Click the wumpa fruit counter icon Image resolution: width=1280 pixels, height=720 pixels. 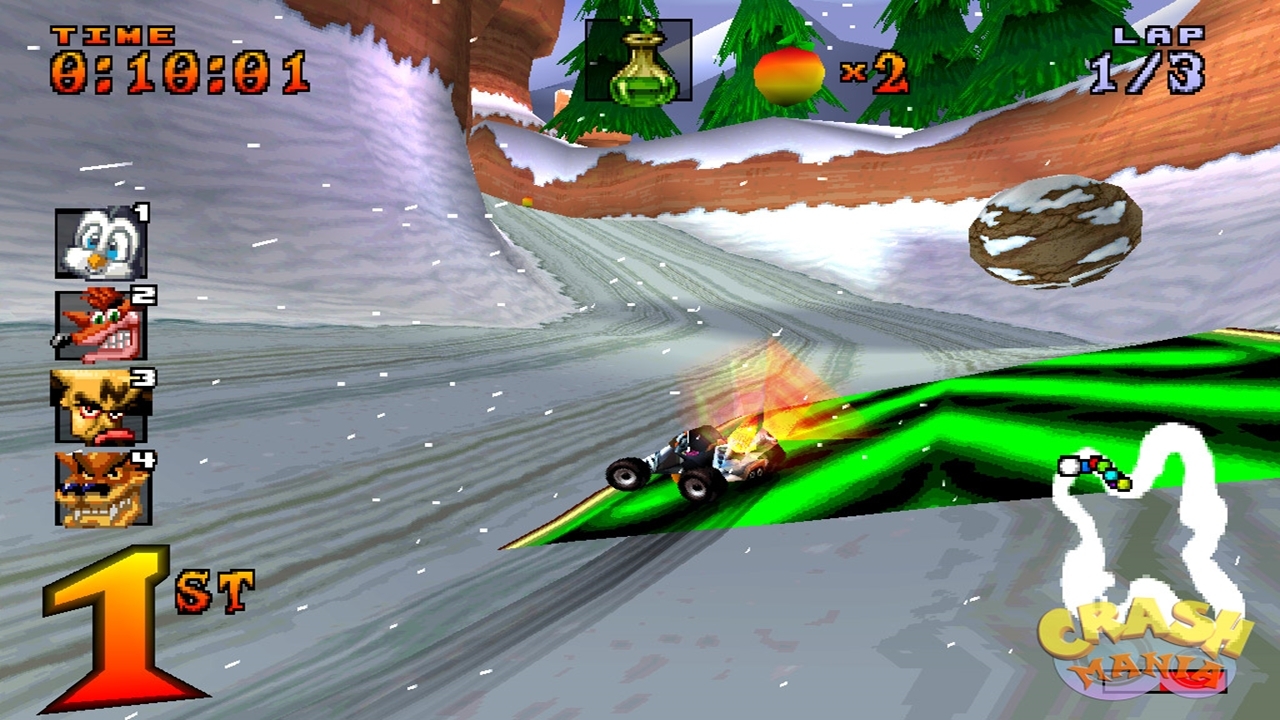pyautogui.click(x=789, y=75)
